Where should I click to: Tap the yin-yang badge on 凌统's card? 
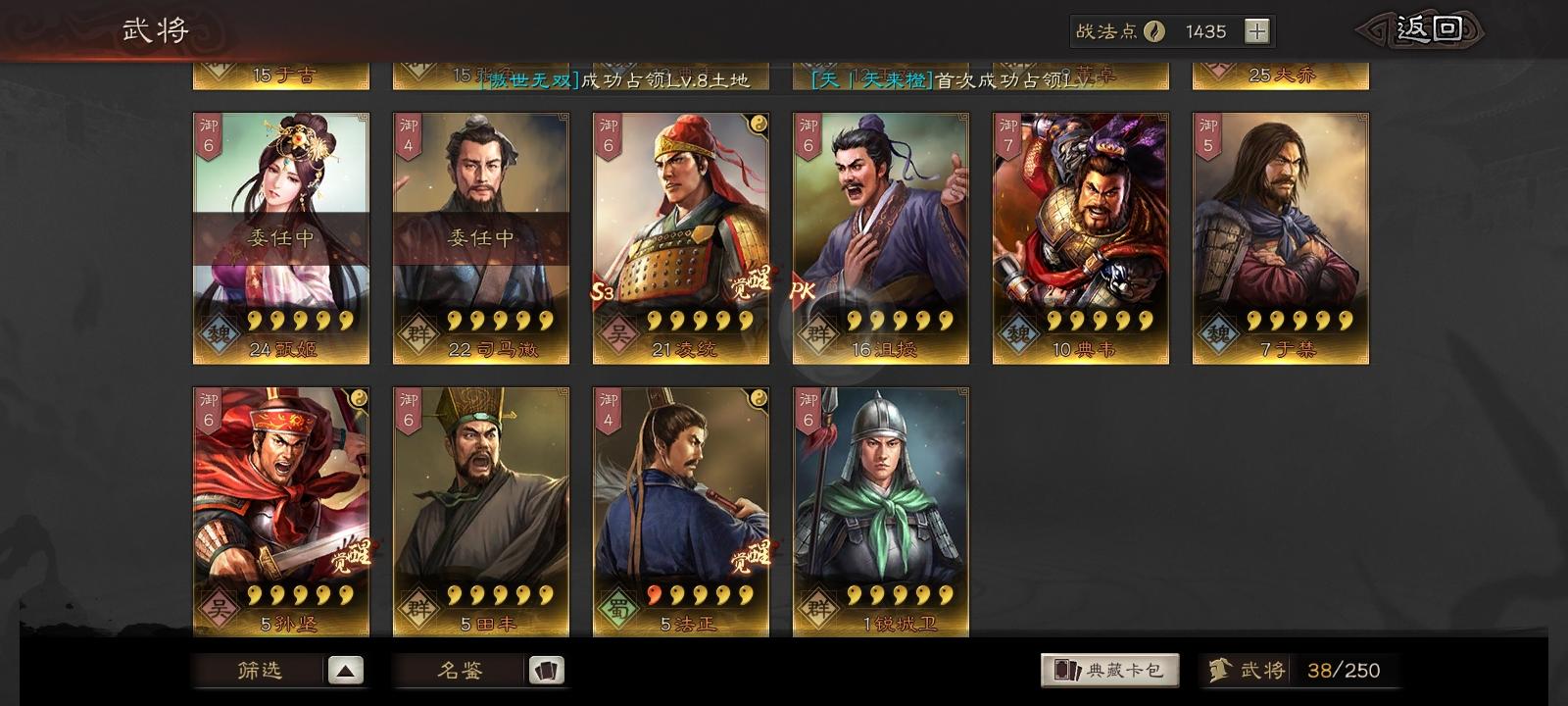coord(758,123)
